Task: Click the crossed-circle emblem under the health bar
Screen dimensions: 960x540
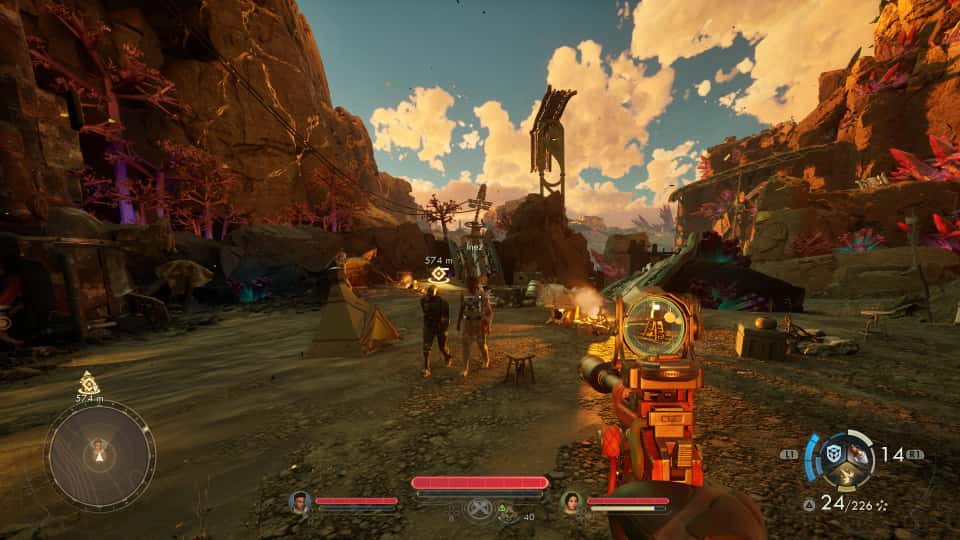Action: click(478, 508)
